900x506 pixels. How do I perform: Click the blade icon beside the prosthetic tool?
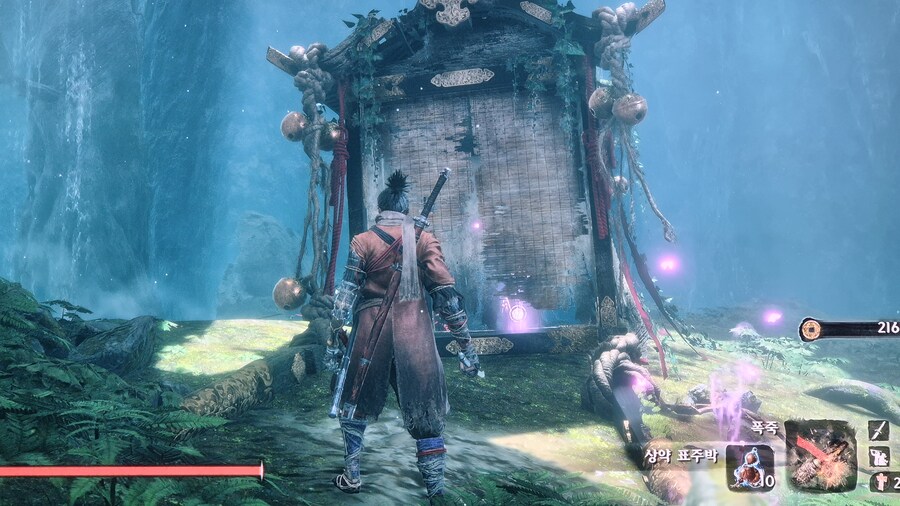pos(878,431)
